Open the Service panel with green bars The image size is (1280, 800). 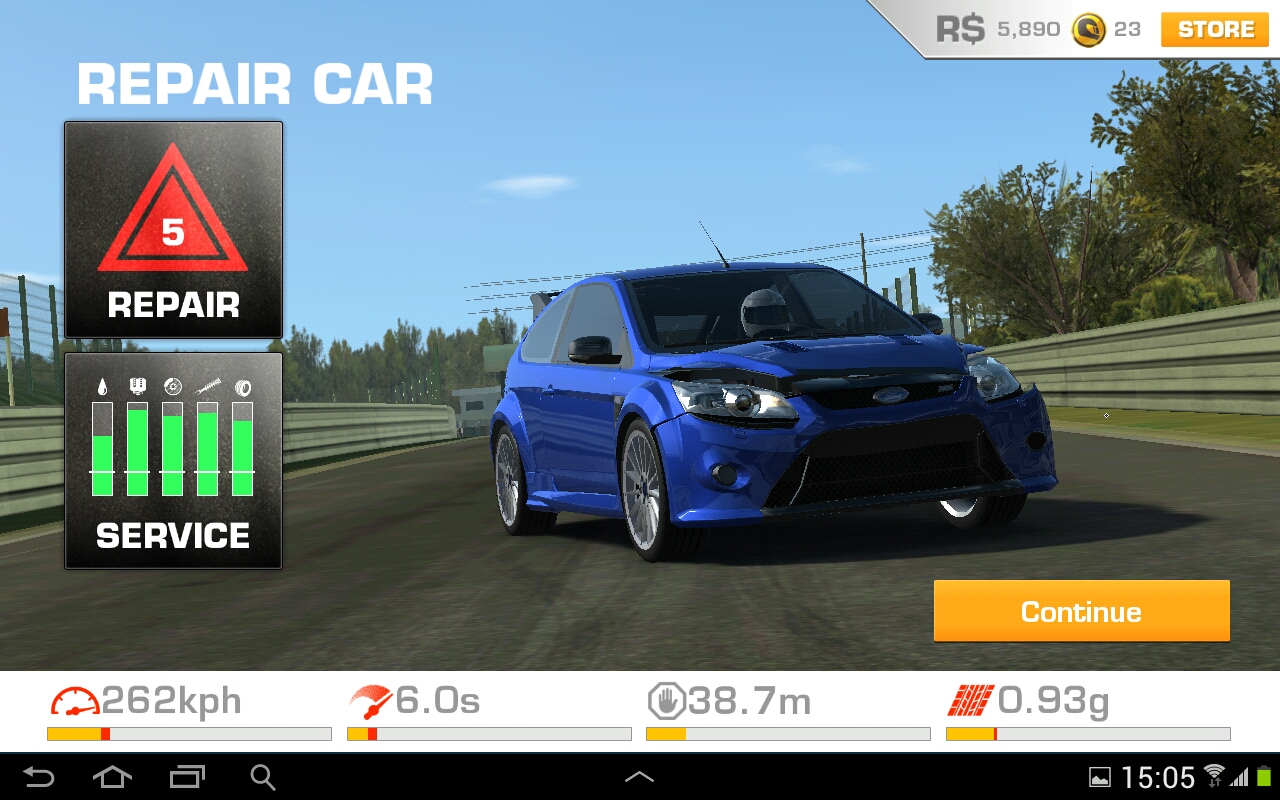[x=173, y=461]
